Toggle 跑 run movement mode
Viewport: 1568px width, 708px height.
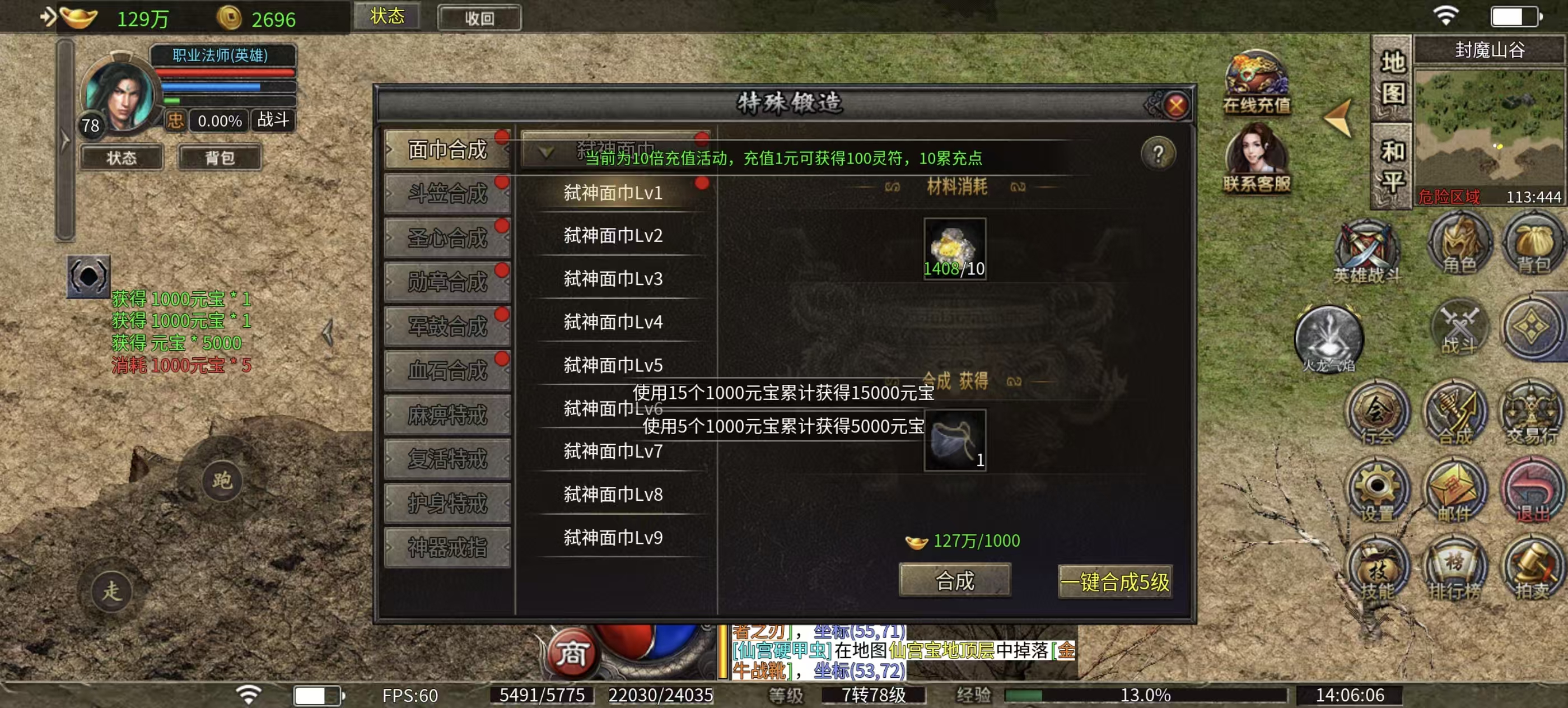222,481
